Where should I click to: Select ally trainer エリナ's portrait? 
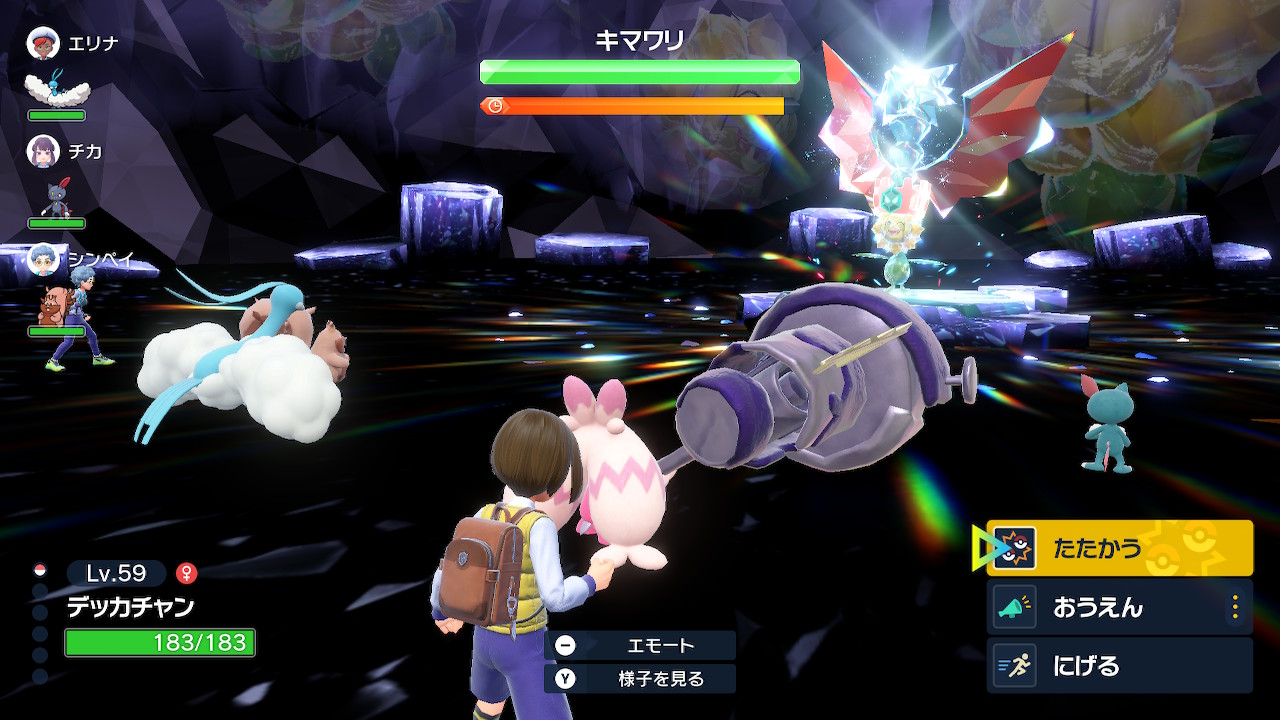[x=43, y=43]
